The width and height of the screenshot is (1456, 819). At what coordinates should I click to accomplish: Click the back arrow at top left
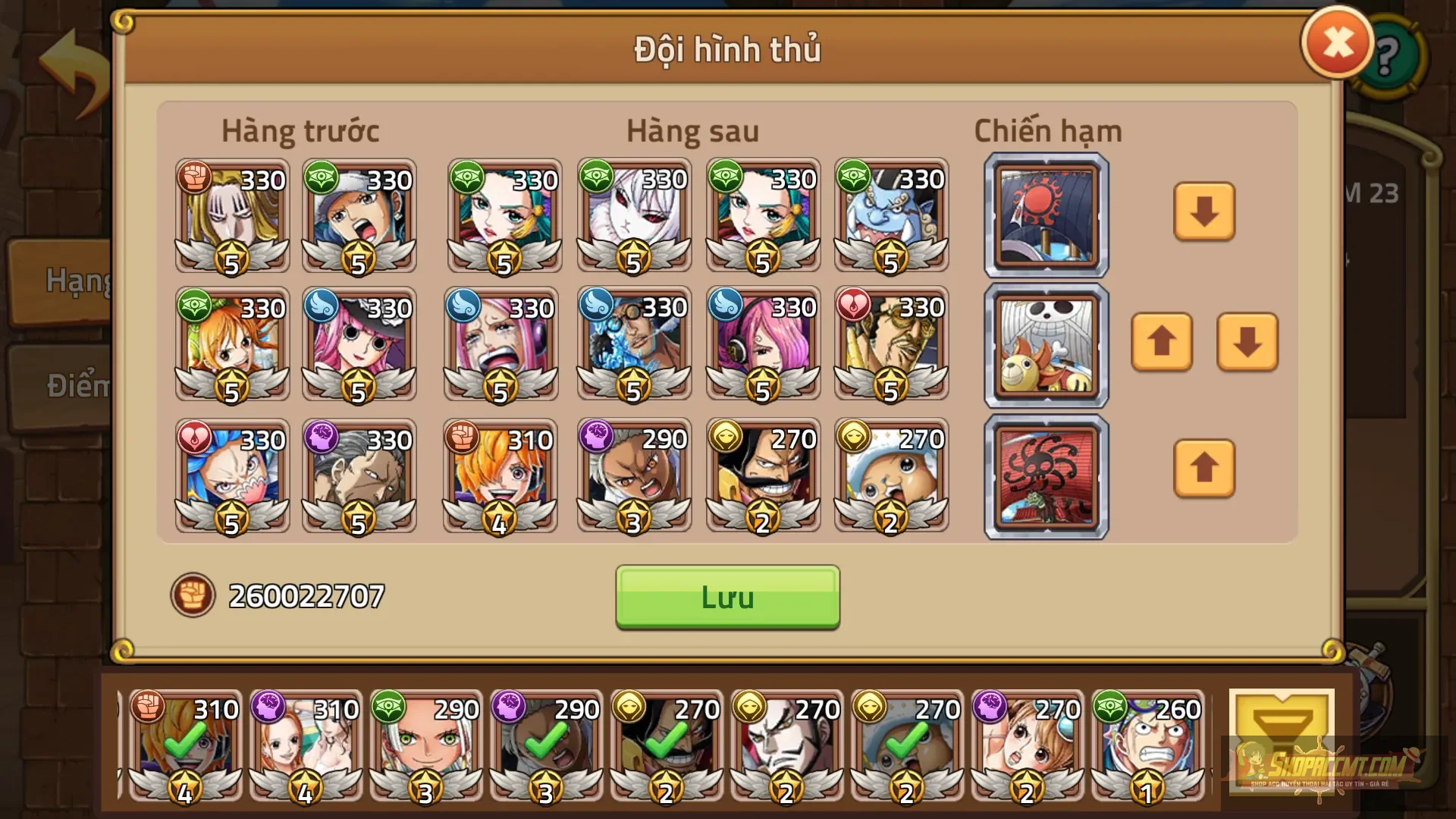tap(72, 72)
